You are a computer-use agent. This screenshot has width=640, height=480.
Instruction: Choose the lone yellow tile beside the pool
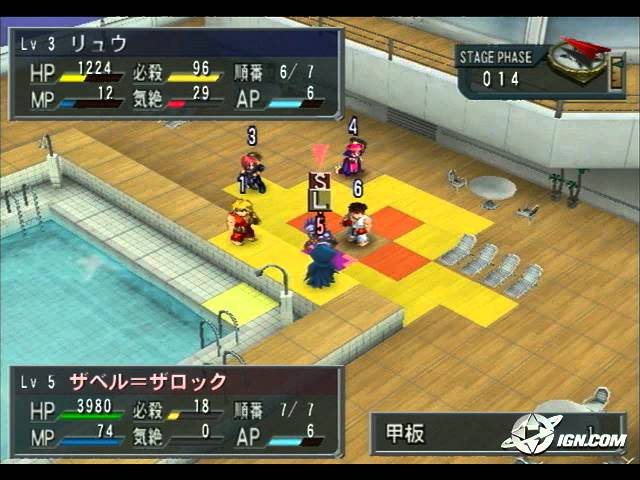click(240, 304)
